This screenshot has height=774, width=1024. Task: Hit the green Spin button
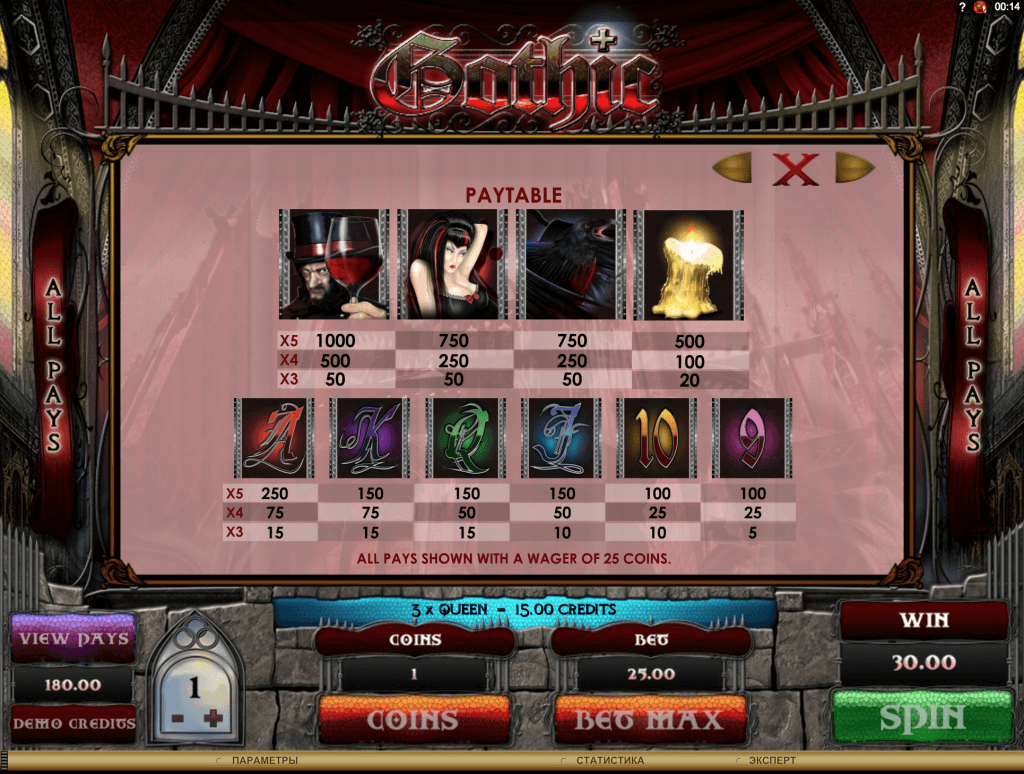tap(923, 718)
